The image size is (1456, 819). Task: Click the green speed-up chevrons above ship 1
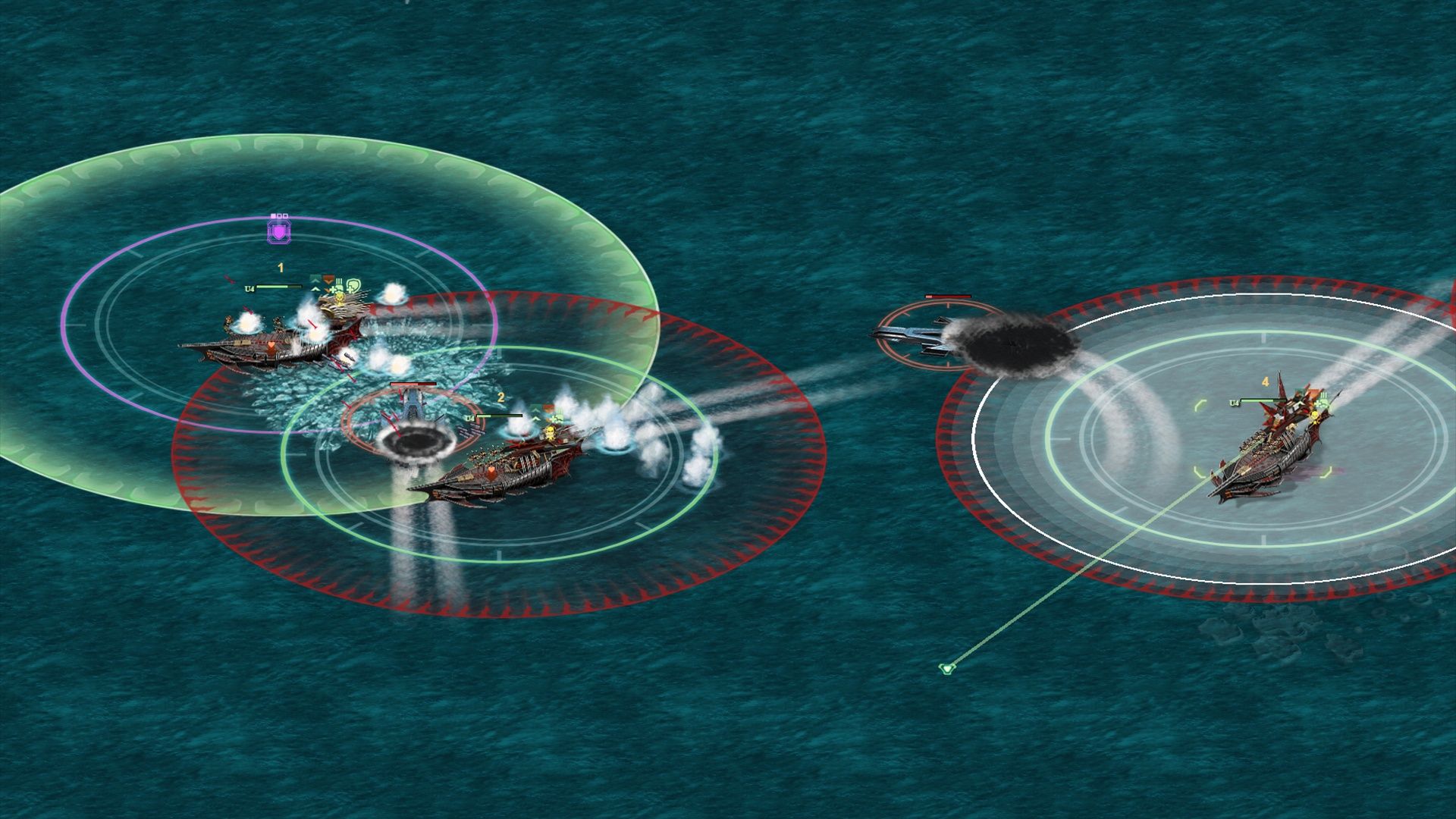[315, 283]
